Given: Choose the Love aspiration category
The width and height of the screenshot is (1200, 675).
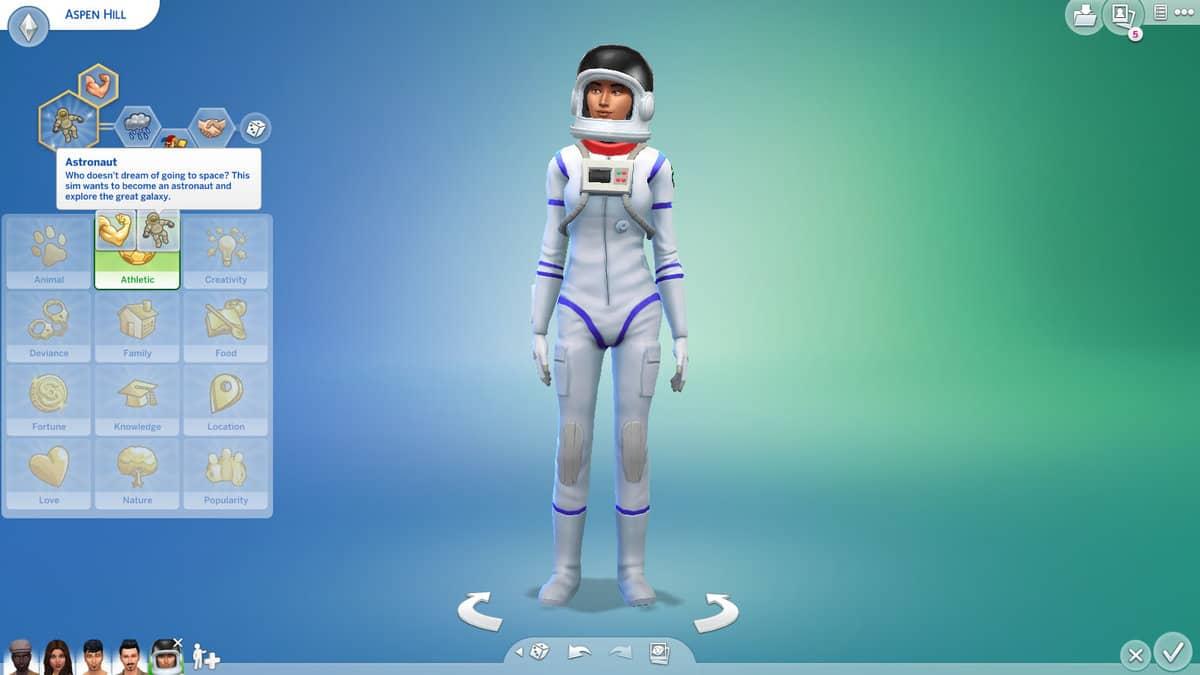Looking at the screenshot, I should pos(49,473).
